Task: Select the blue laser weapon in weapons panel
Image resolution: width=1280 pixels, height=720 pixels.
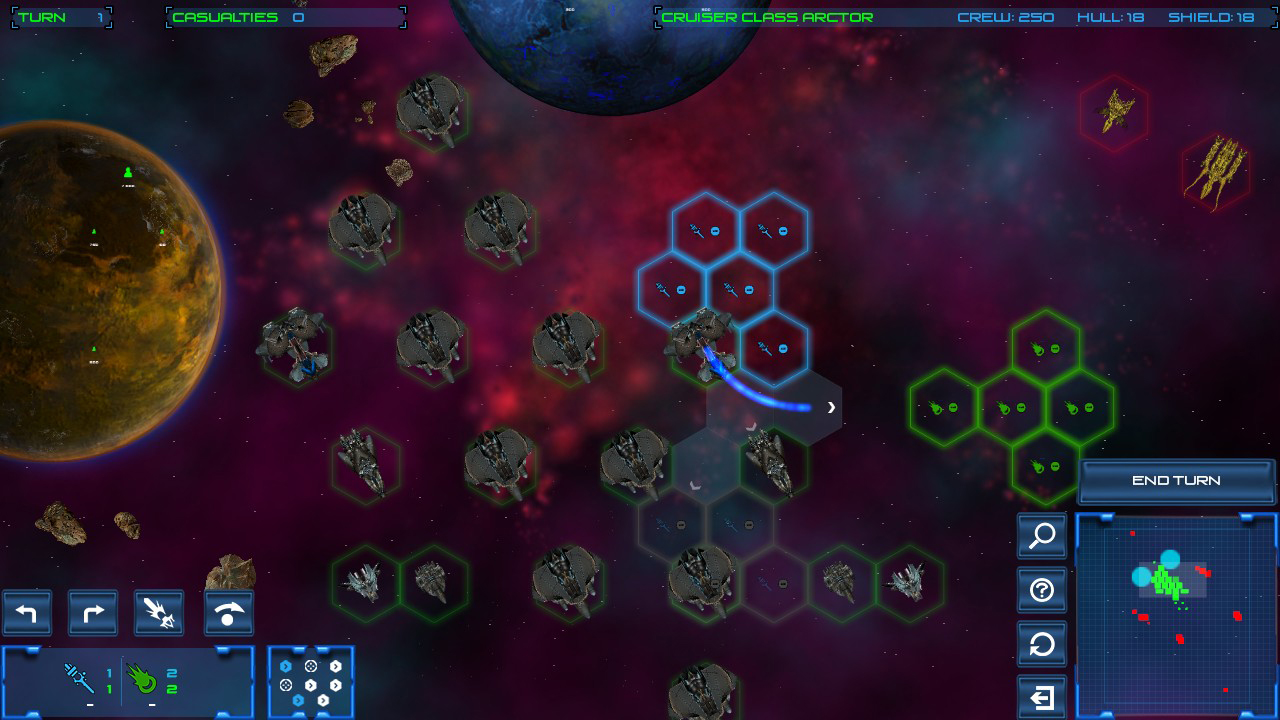Action: pos(78,677)
